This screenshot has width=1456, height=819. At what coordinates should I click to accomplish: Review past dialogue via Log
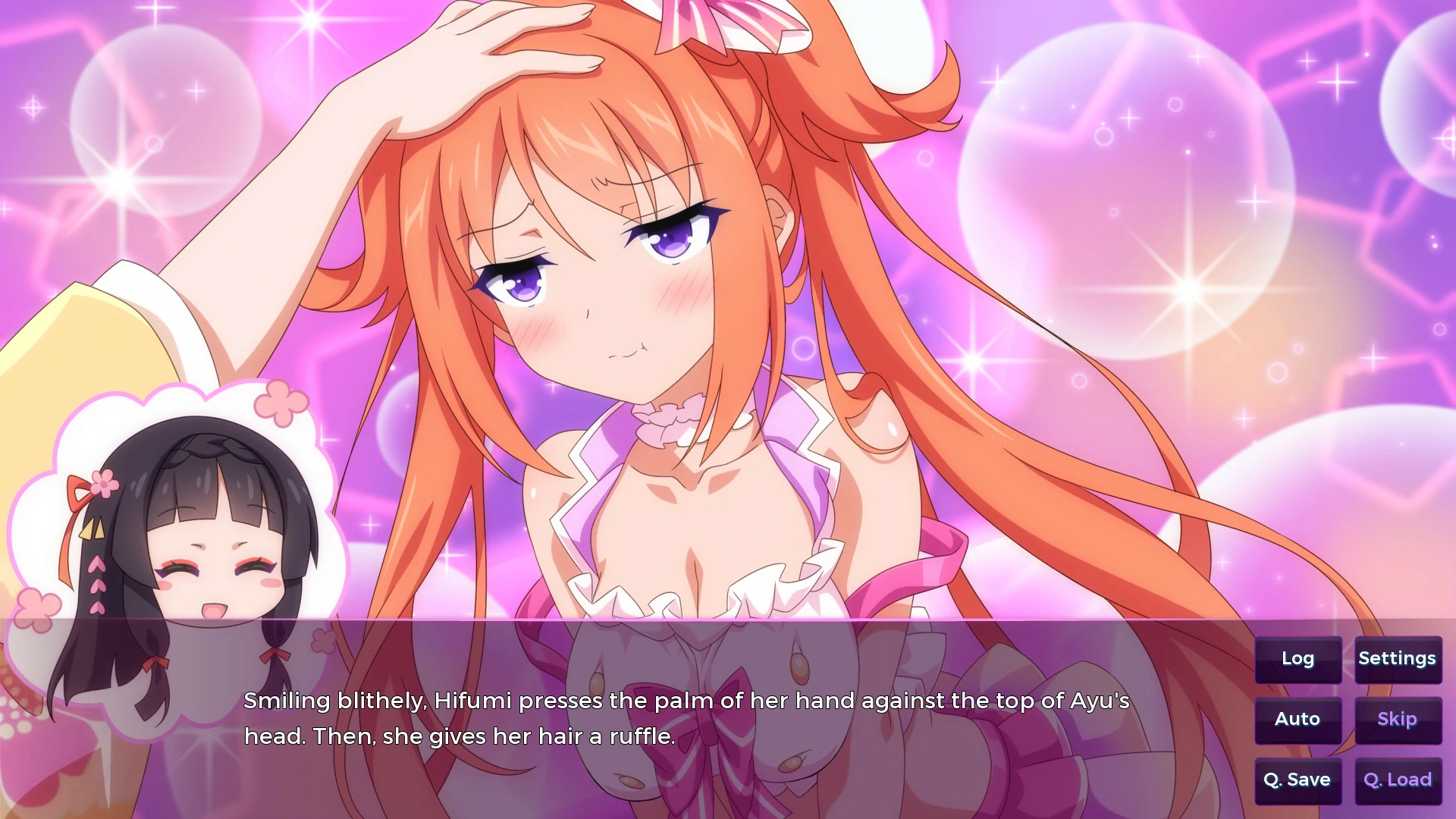click(x=1297, y=658)
